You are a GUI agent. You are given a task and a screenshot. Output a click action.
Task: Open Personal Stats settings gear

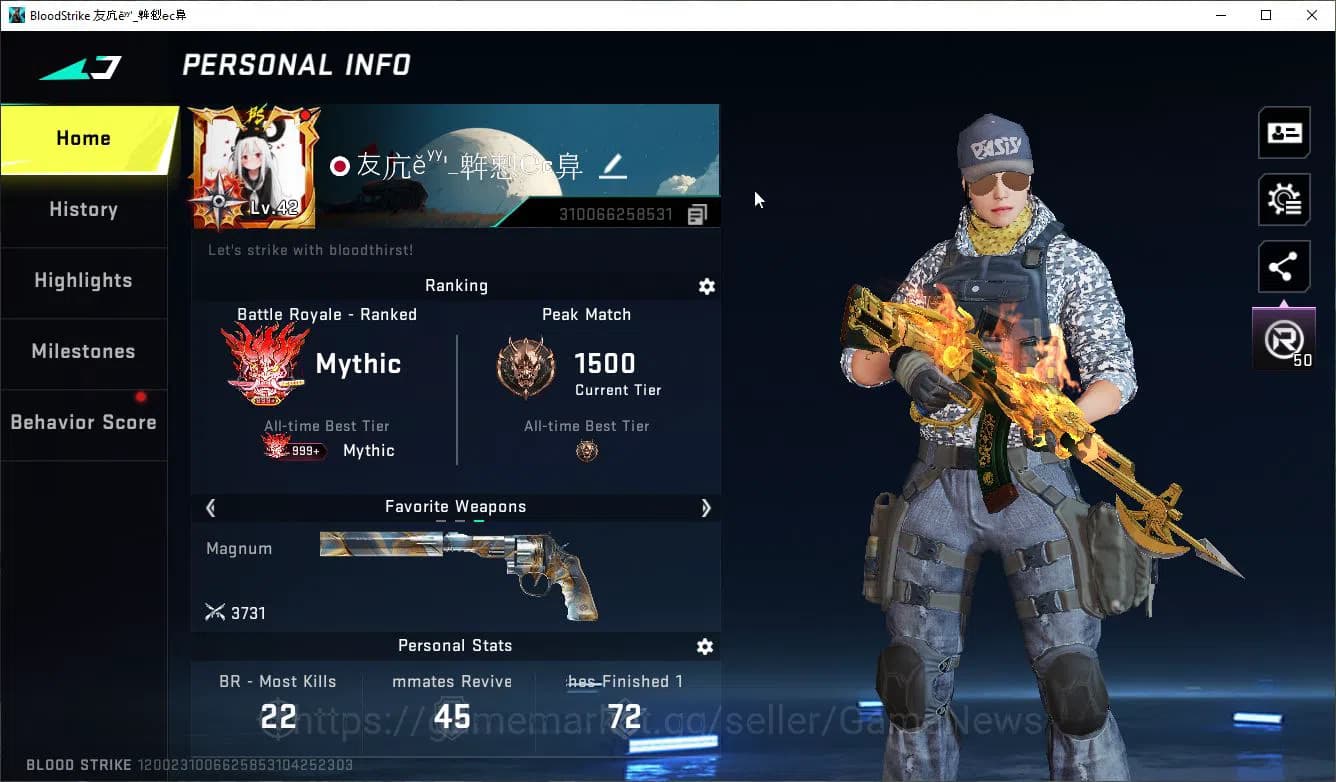click(705, 647)
